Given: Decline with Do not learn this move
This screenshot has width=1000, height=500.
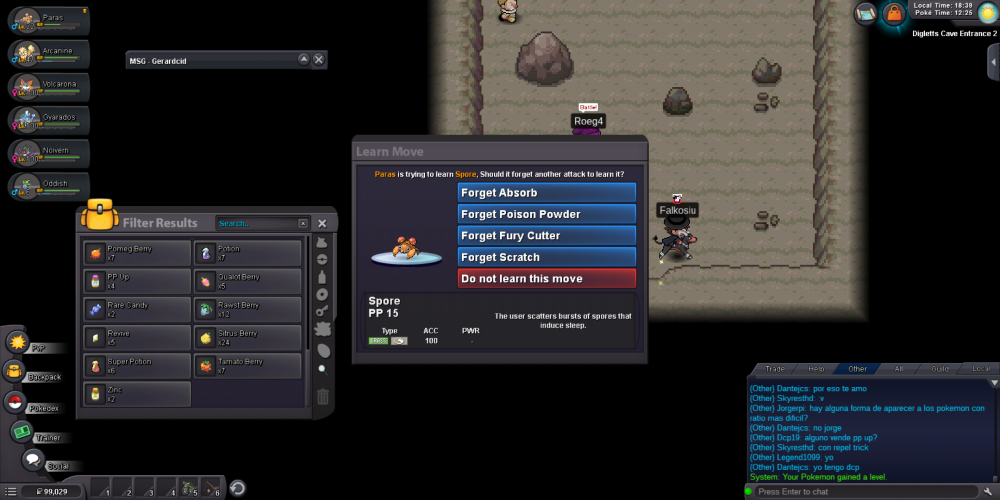Looking at the screenshot, I should click(x=546, y=279).
